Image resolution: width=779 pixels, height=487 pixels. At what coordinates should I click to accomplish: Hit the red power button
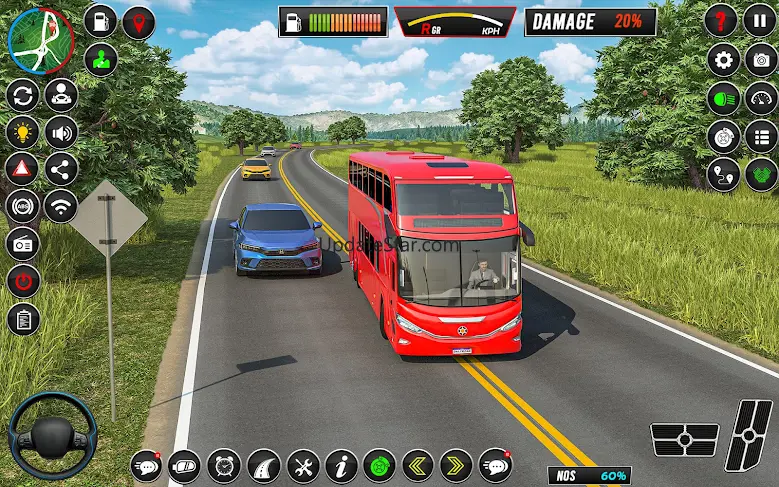coord(22,281)
